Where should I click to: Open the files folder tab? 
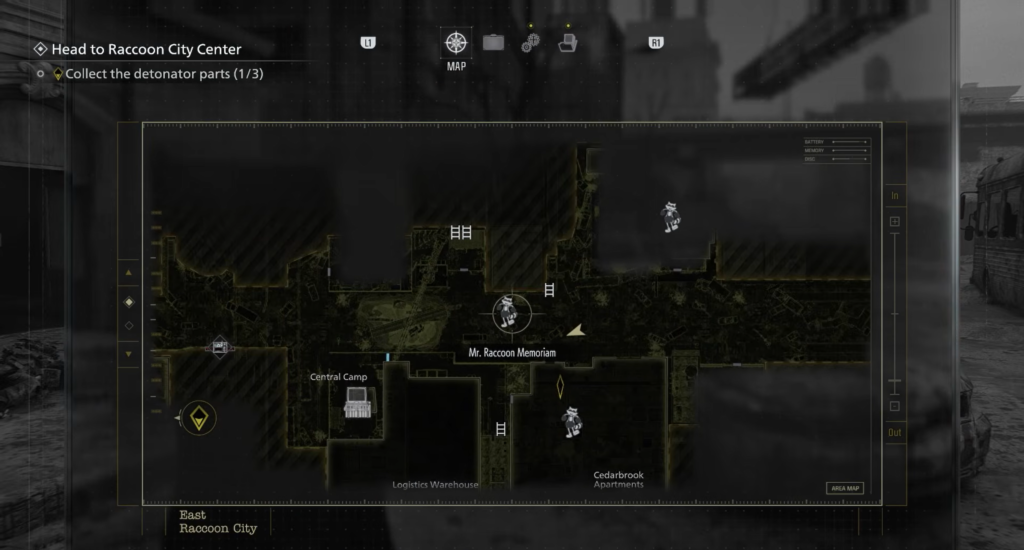567,43
